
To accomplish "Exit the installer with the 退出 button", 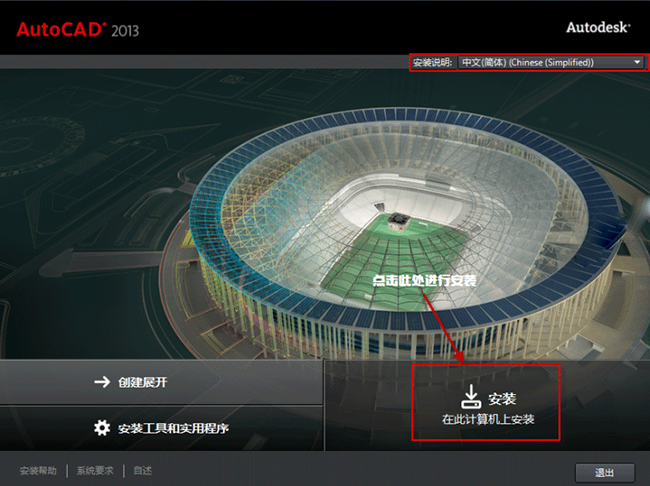I will (x=605, y=472).
